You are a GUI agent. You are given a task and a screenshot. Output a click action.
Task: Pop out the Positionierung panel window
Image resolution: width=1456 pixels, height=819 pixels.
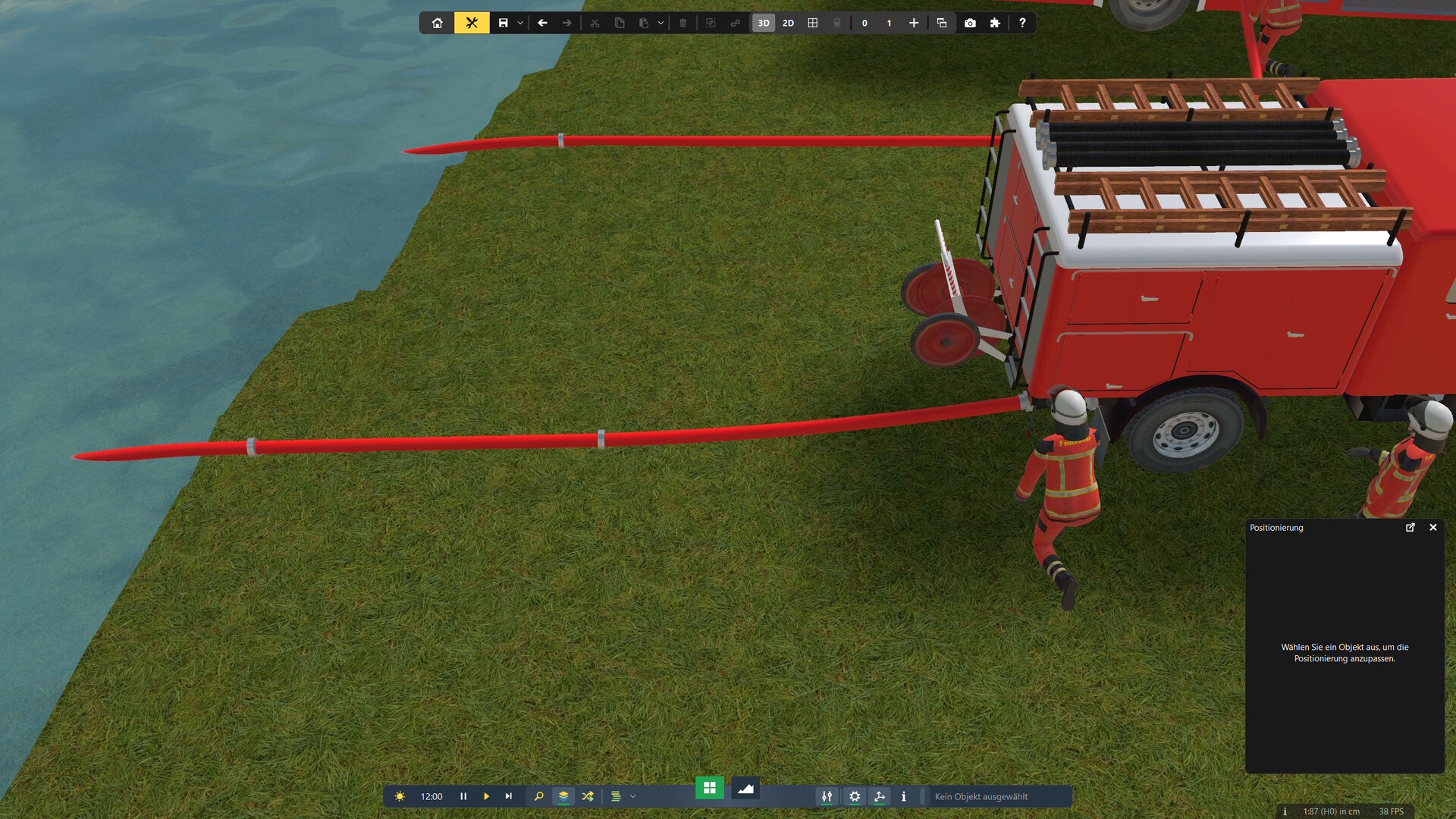(x=1410, y=527)
